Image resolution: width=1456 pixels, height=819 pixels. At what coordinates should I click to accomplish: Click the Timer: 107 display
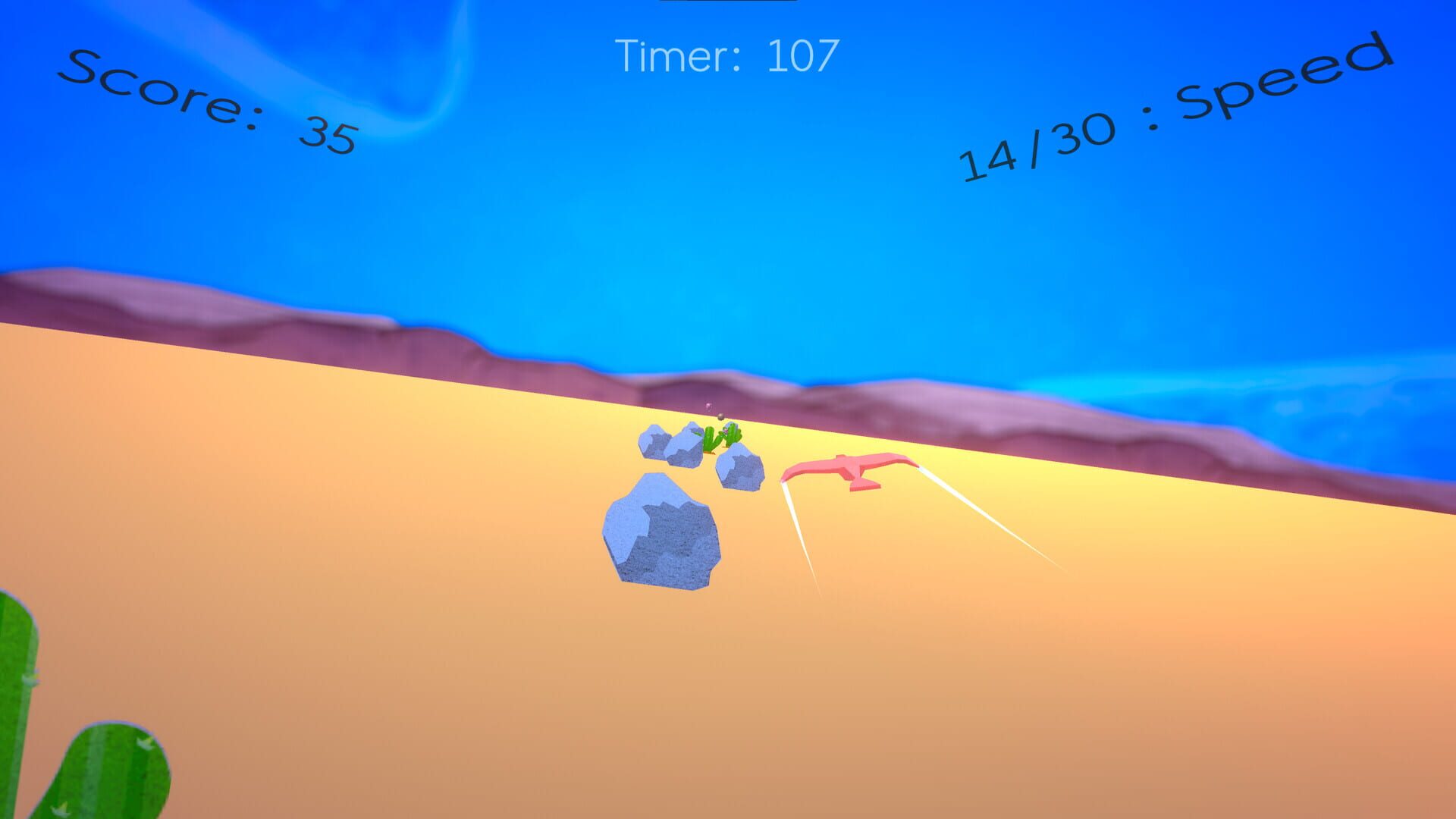728,53
